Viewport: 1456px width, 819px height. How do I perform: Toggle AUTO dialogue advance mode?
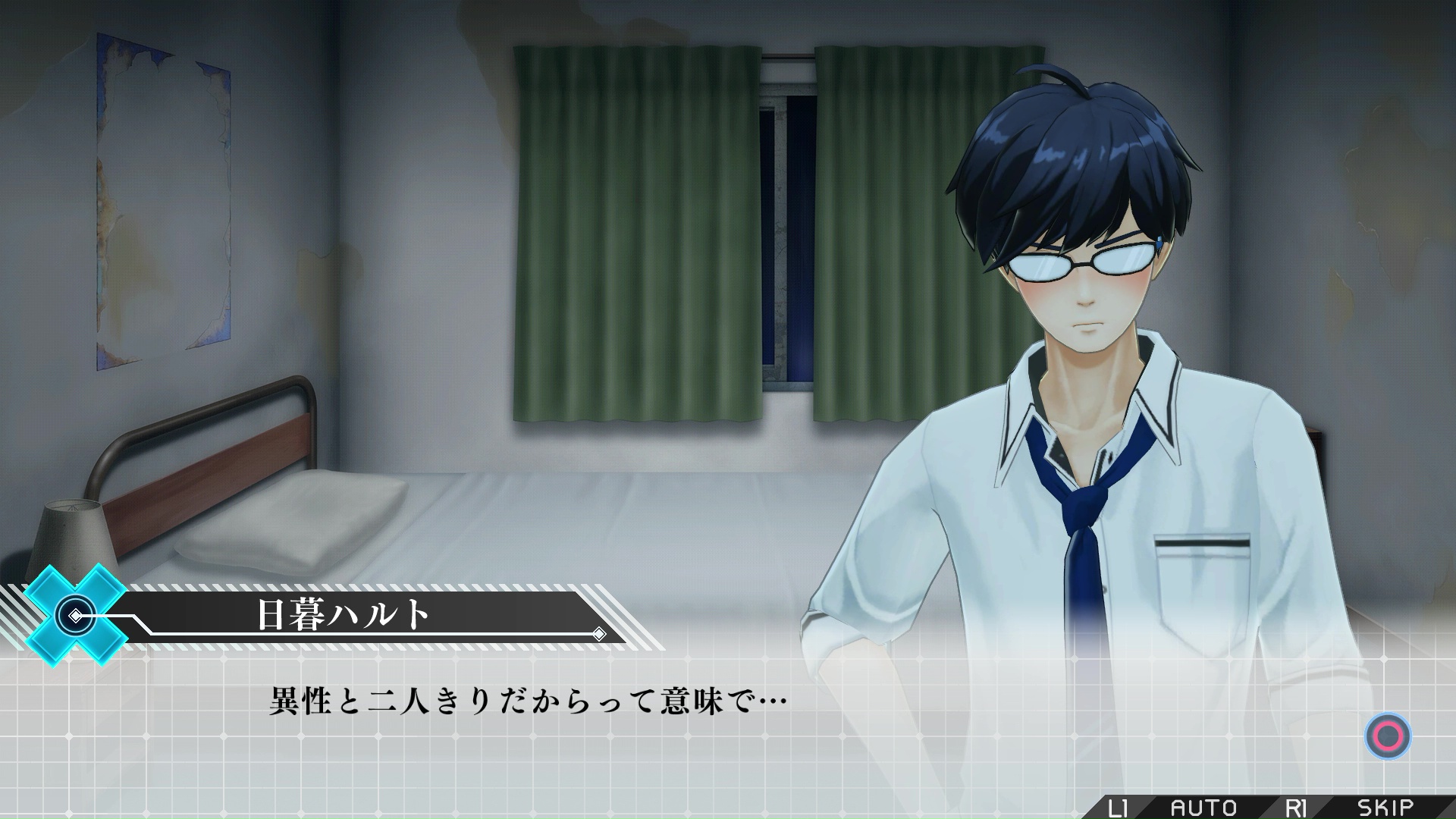tap(1203, 807)
